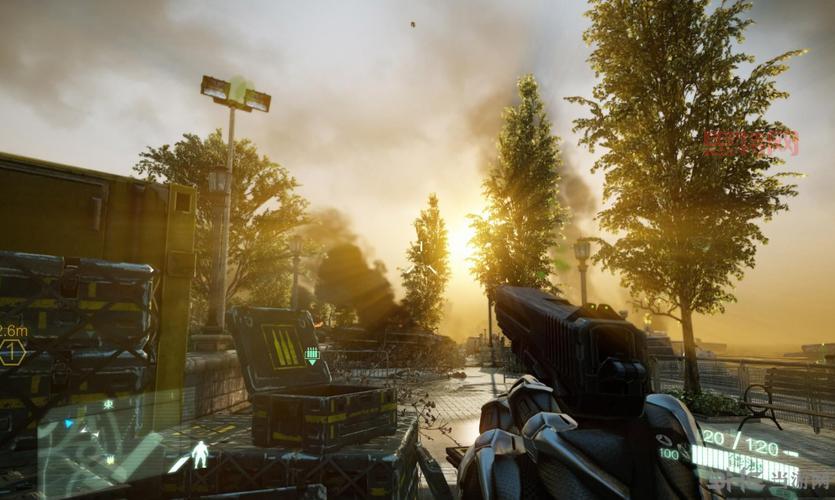Select the hexagonal objective marker numbered 1
This screenshot has width=835, height=500.
[12, 352]
